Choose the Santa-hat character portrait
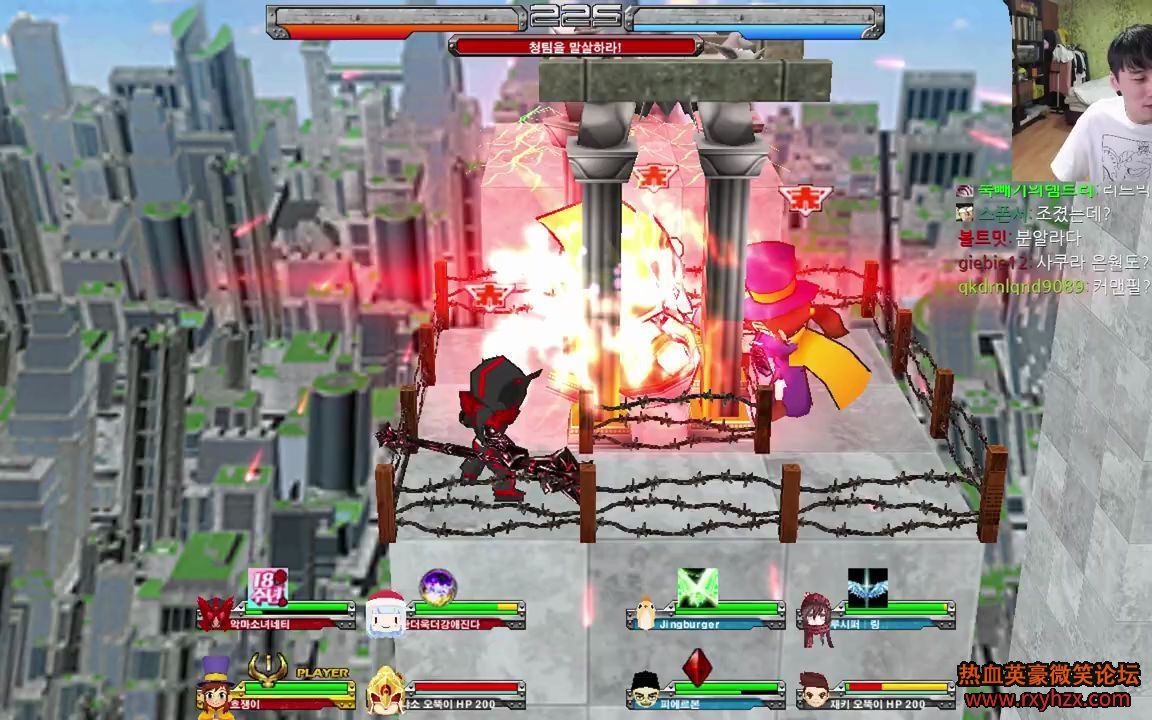The width and height of the screenshot is (1152, 720). [383, 612]
